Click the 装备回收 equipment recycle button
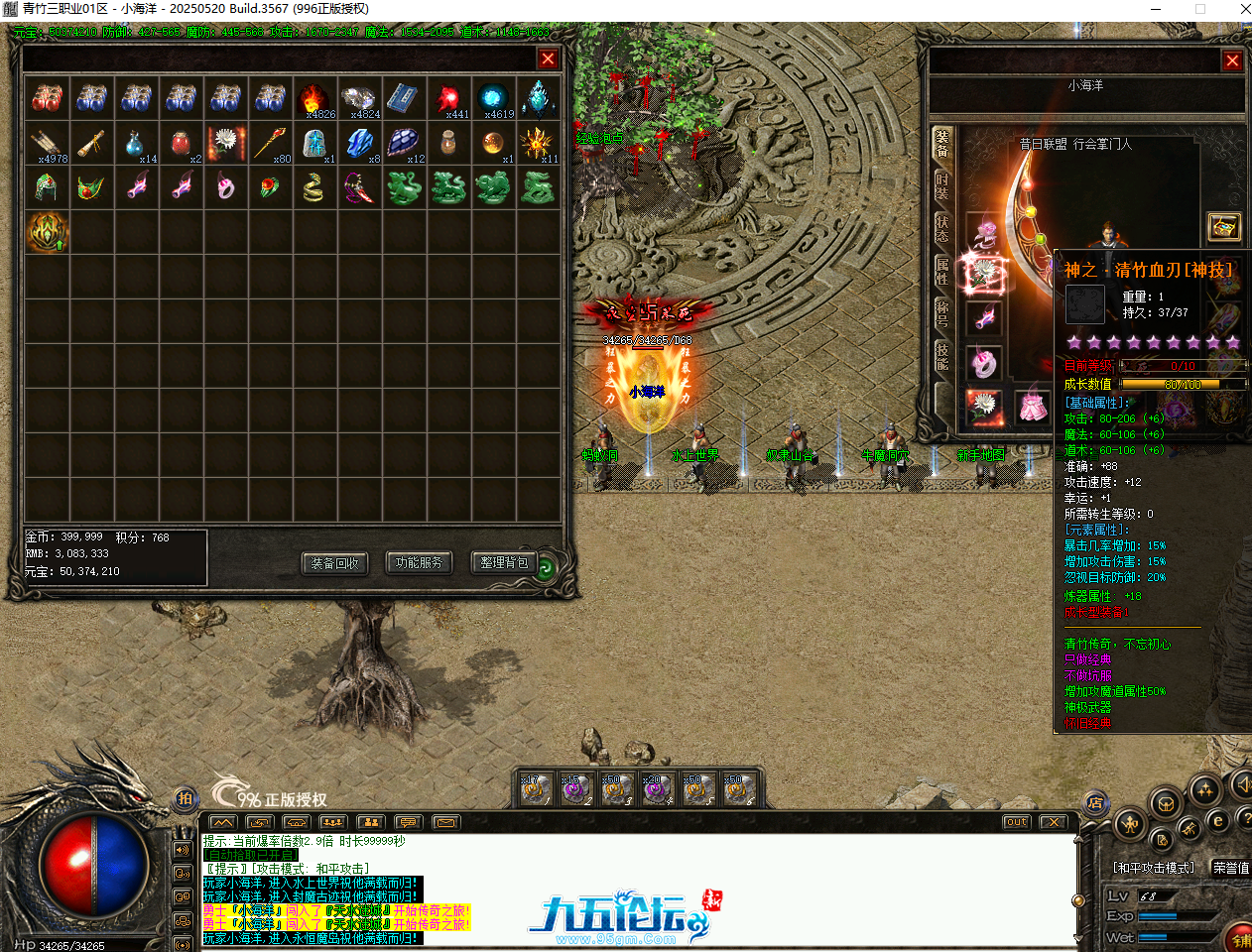The image size is (1252, 952). click(x=334, y=563)
